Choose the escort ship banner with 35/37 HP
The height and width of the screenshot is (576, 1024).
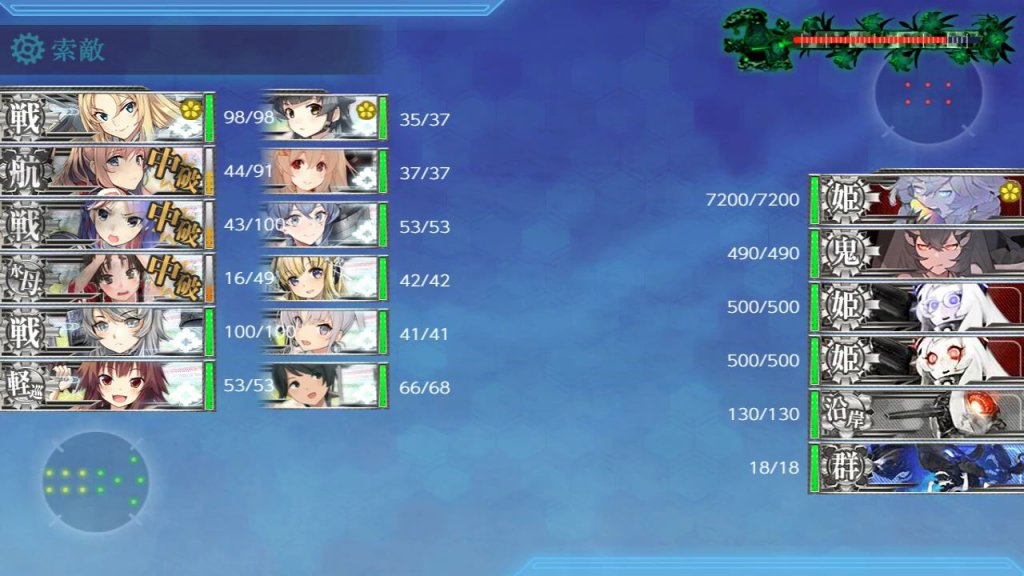click(x=324, y=118)
